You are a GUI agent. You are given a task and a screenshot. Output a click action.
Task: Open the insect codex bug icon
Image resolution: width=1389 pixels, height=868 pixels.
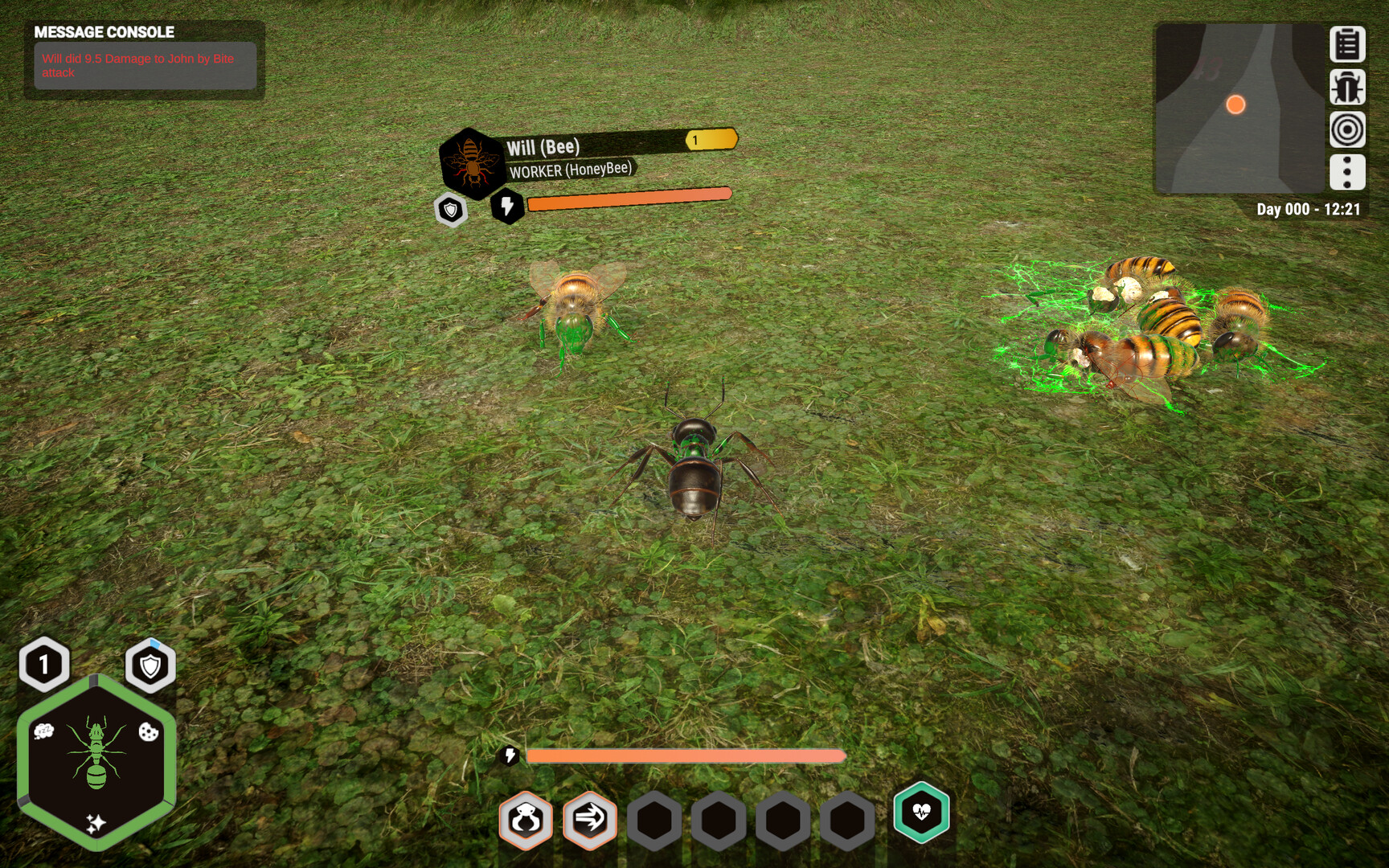1346,87
